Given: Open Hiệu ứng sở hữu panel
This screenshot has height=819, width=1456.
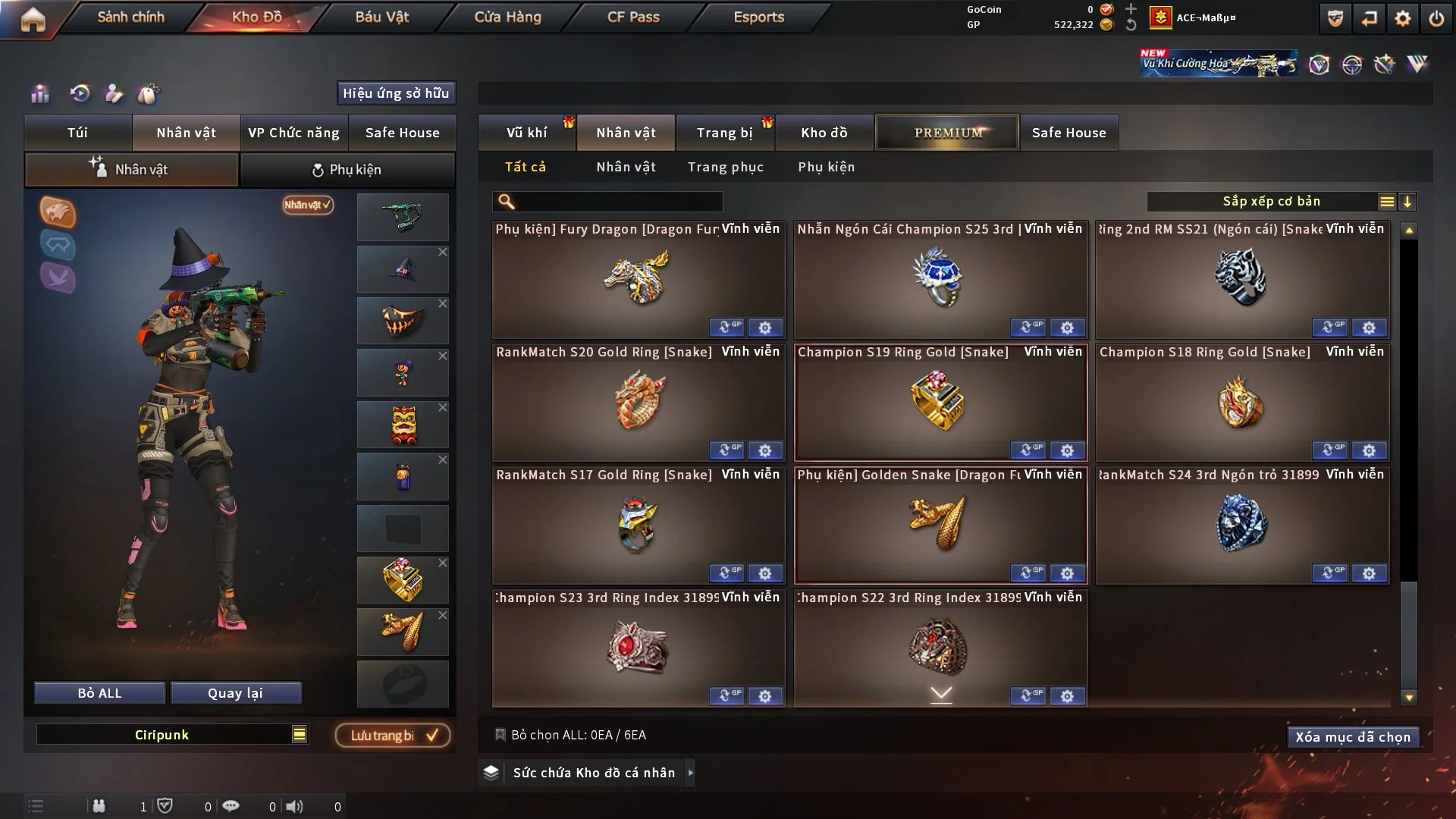Looking at the screenshot, I should pos(396,93).
